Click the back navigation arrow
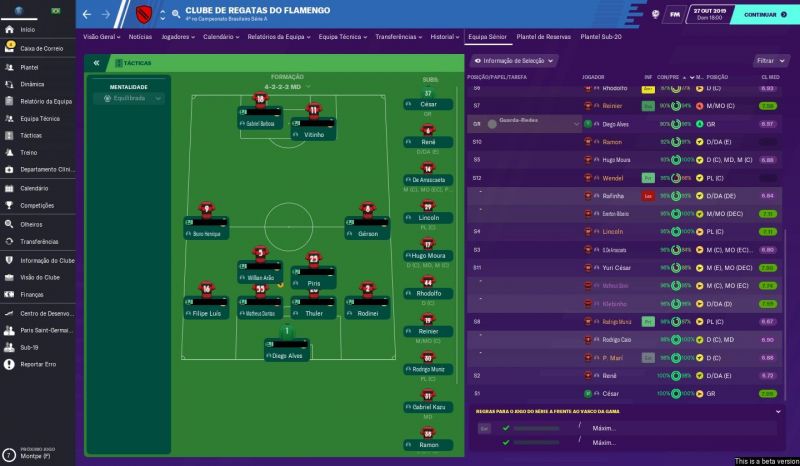The height and width of the screenshot is (466, 800). tap(87, 15)
